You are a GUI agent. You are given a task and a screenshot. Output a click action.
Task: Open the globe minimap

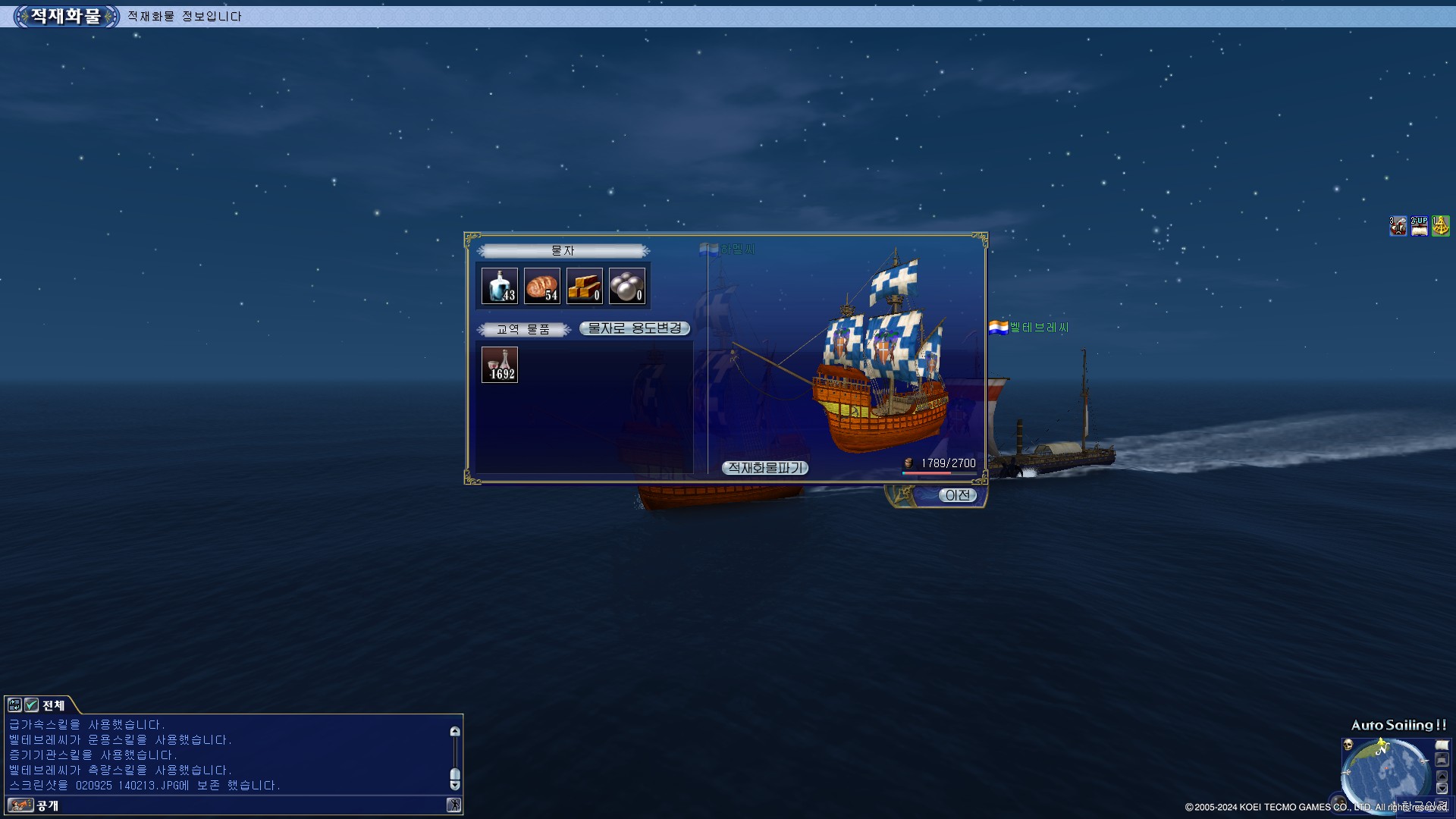1387,775
